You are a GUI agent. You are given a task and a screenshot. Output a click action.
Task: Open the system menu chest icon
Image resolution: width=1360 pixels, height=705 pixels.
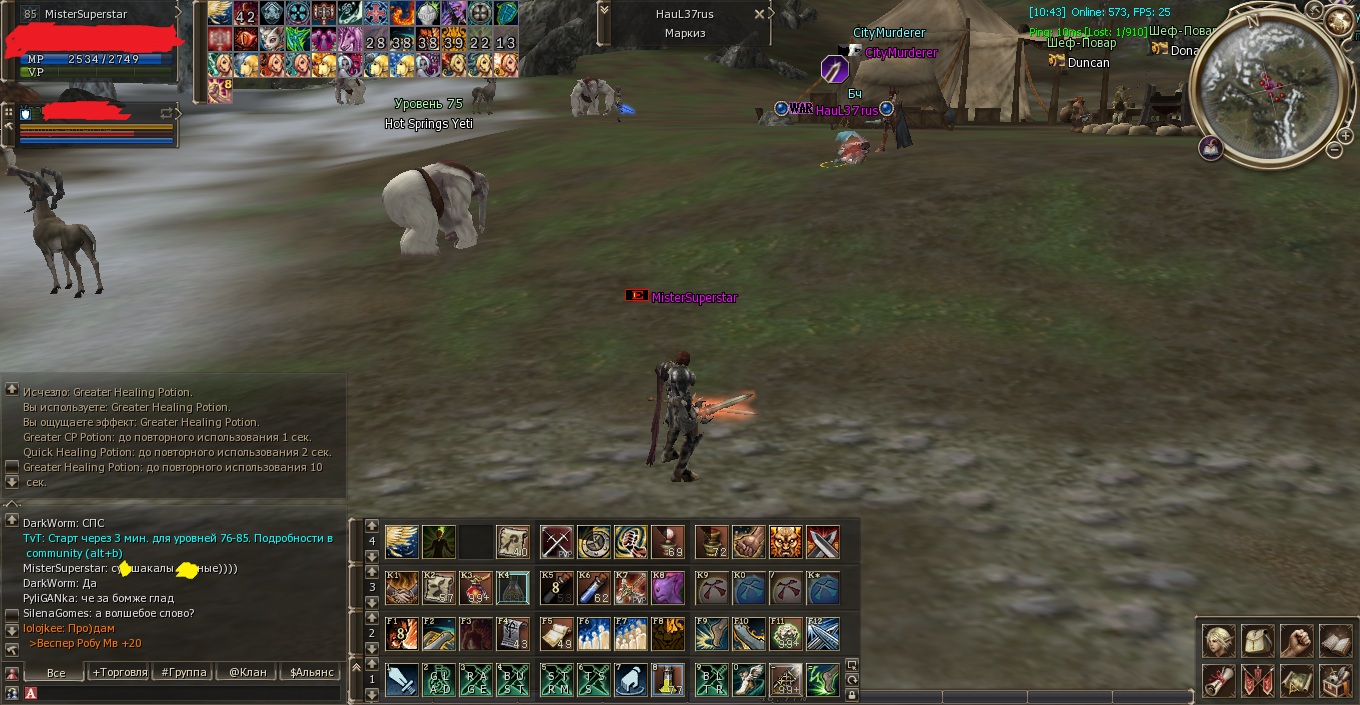1335,680
